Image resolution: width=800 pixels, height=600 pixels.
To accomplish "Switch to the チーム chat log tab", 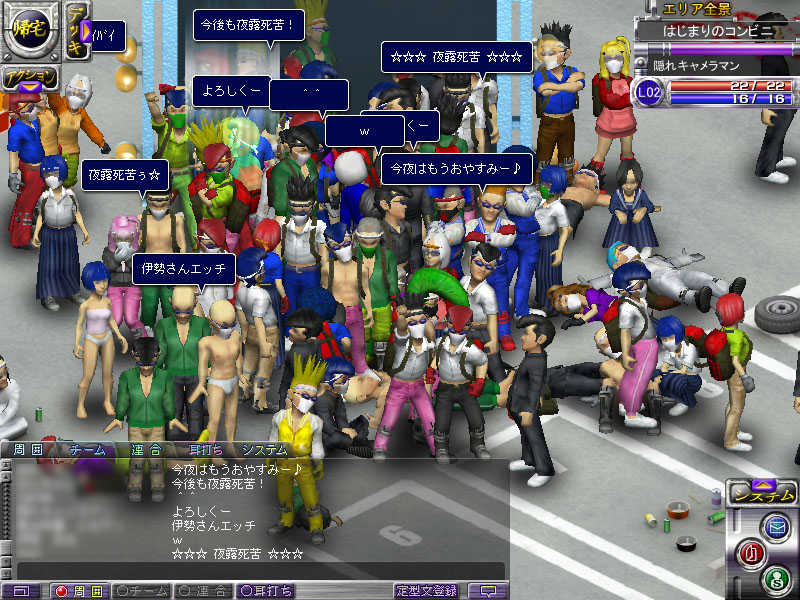I will pos(87,450).
